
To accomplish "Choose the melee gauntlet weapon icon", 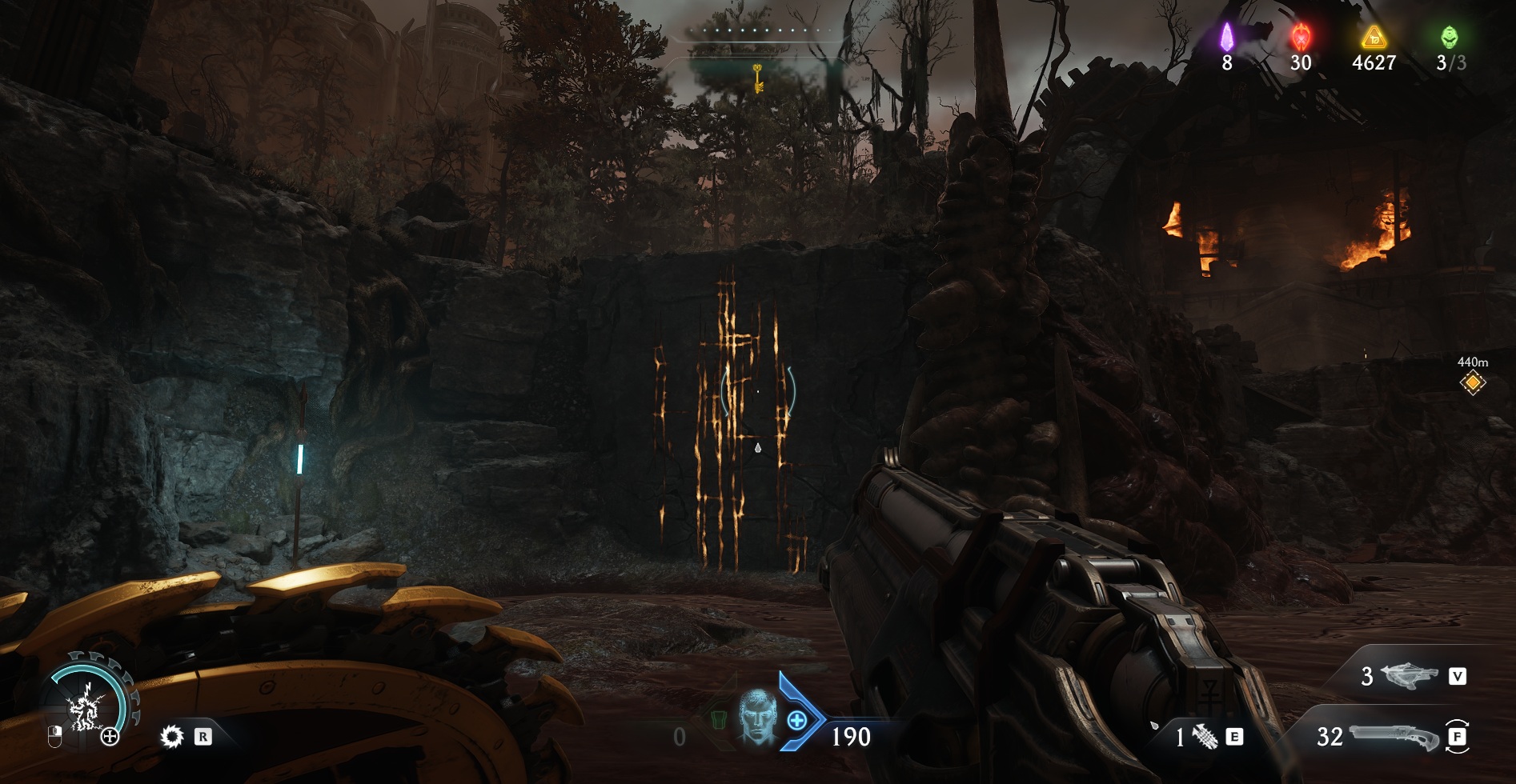I will click(x=1204, y=737).
